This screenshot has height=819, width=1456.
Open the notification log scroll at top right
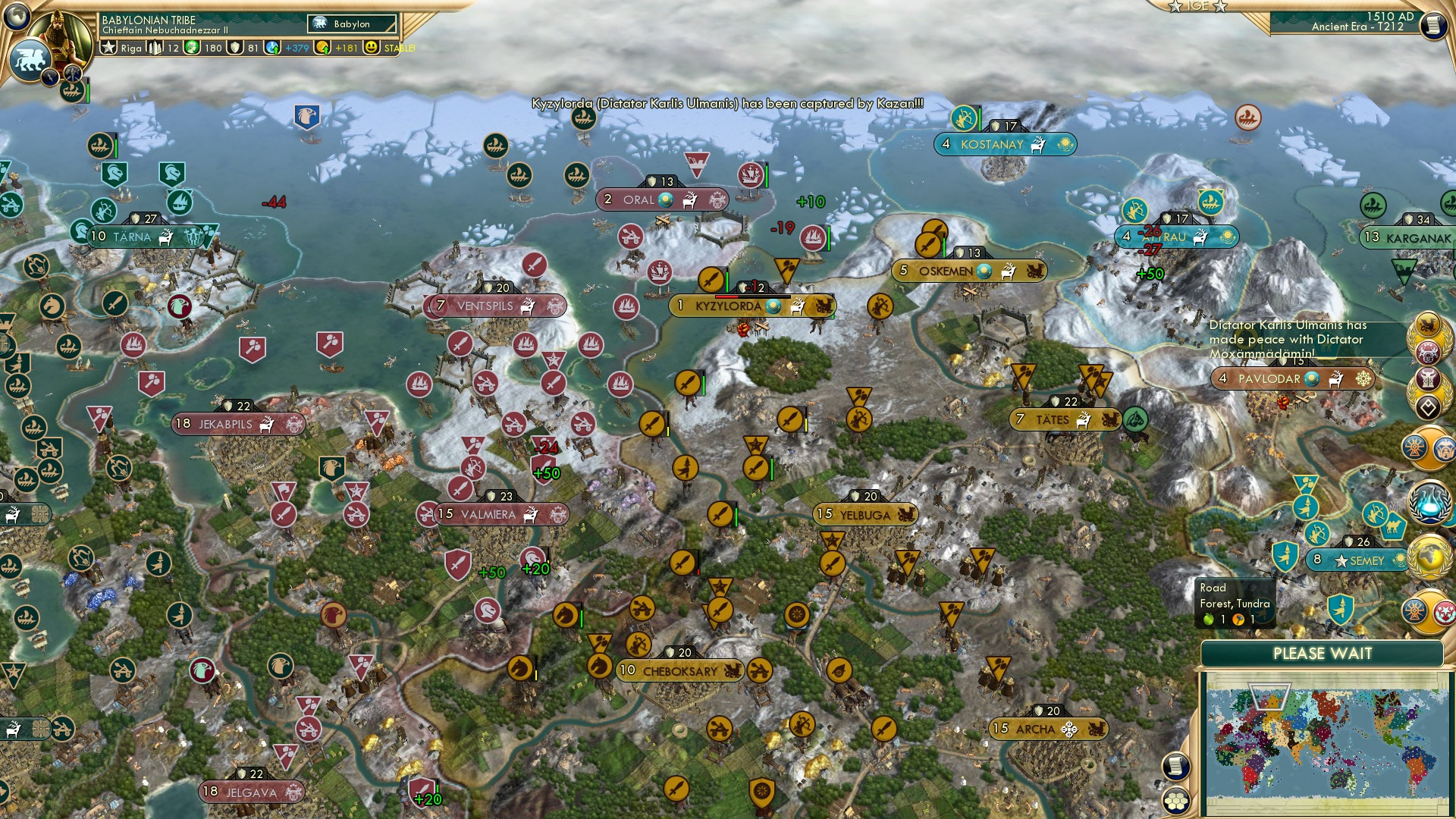coord(1433,24)
